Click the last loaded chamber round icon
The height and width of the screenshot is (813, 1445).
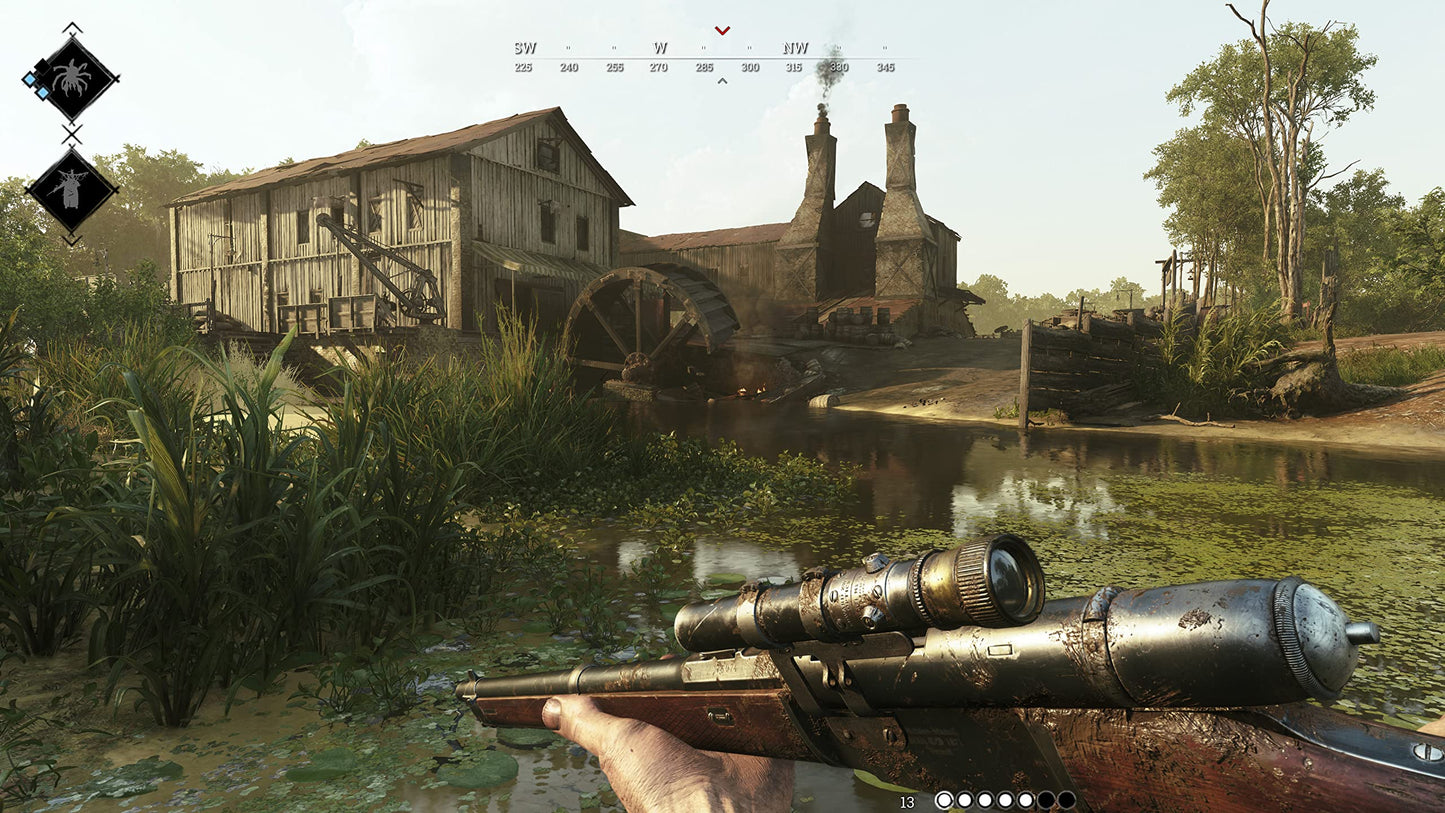click(x=1026, y=800)
